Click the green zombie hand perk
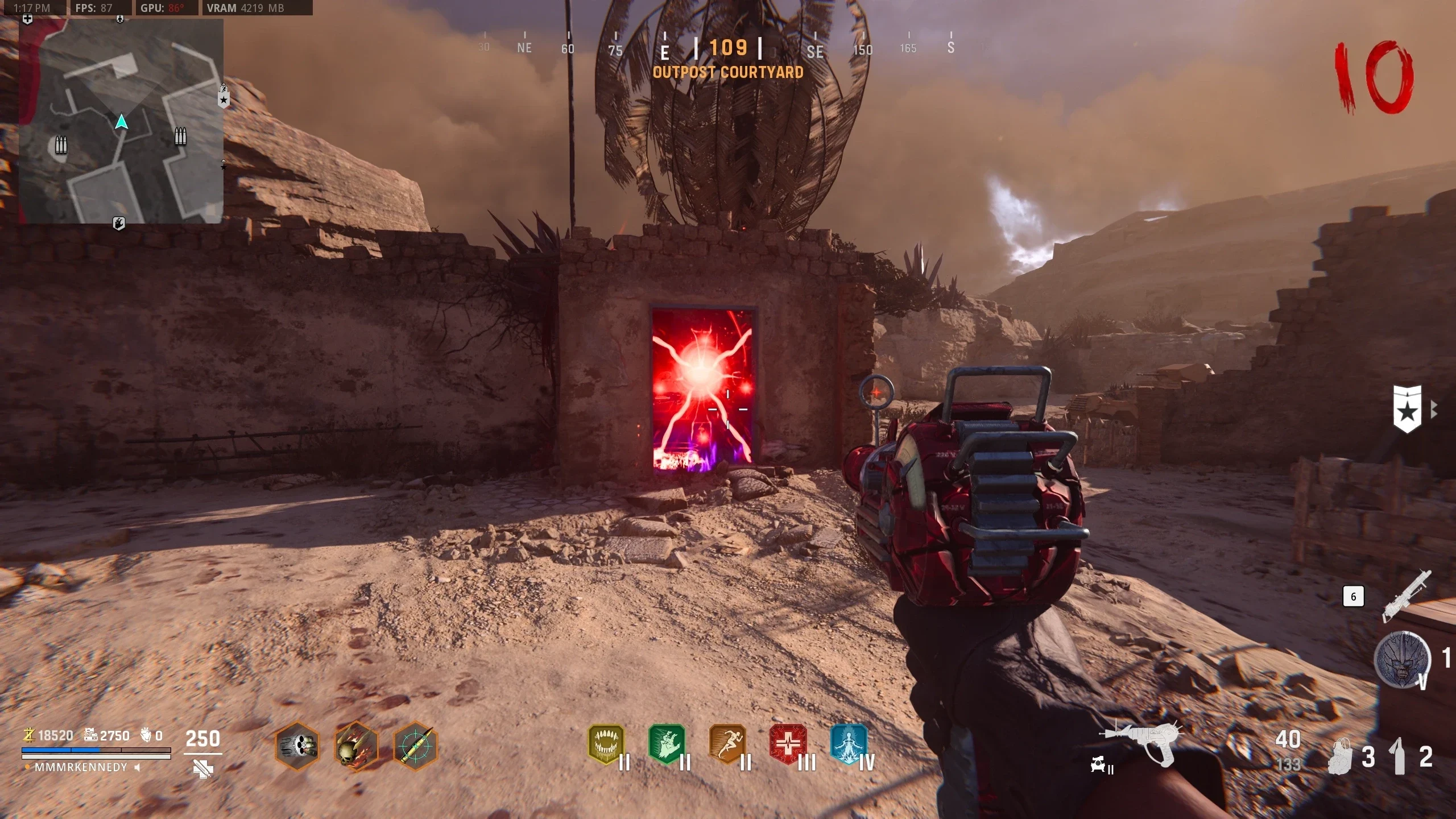The height and width of the screenshot is (819, 1456). point(667,744)
